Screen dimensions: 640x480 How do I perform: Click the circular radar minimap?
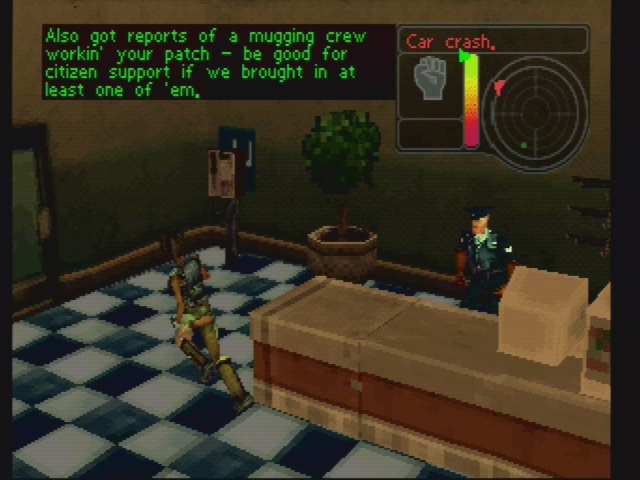535,107
